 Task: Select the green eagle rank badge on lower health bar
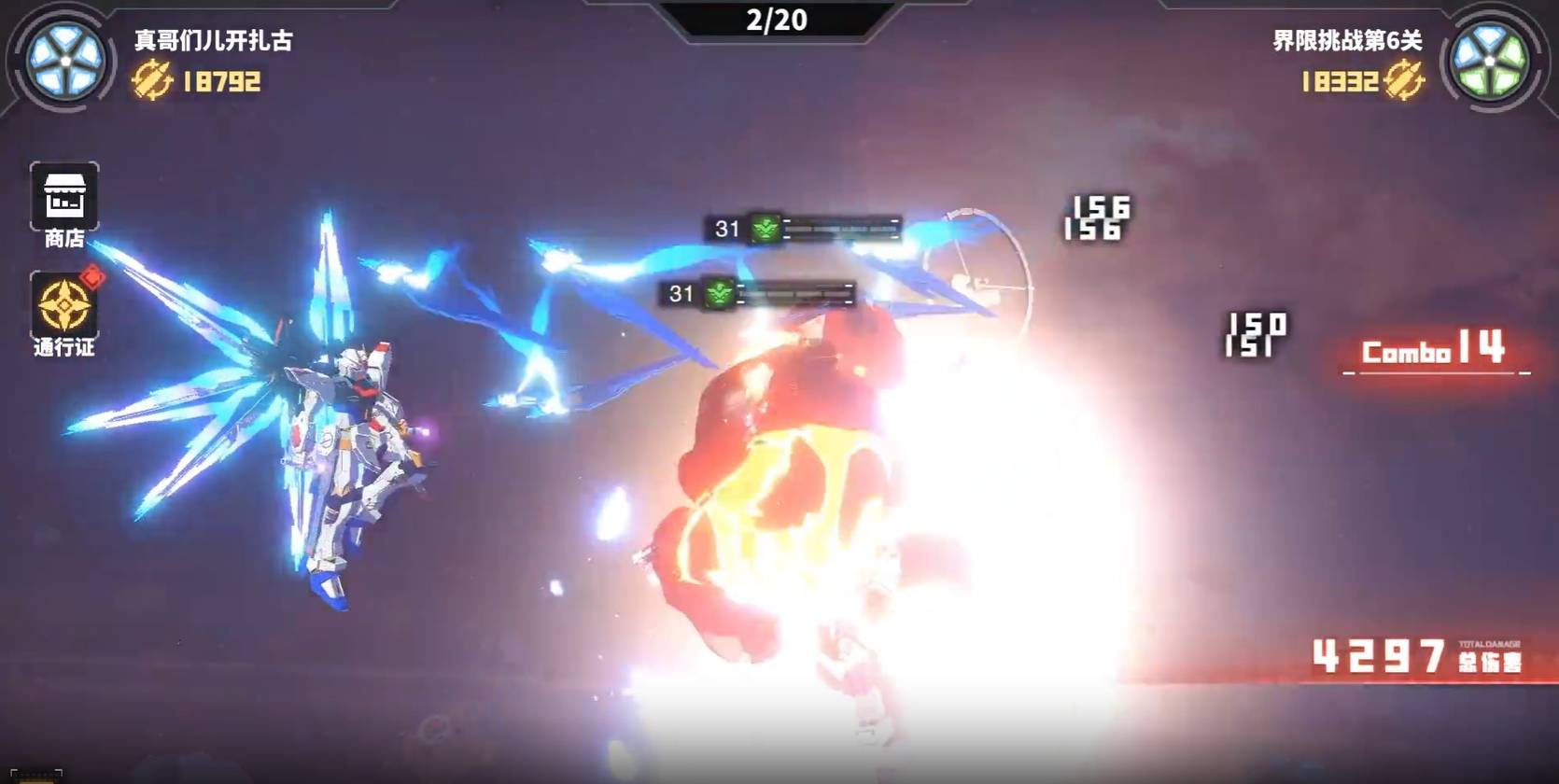click(717, 295)
